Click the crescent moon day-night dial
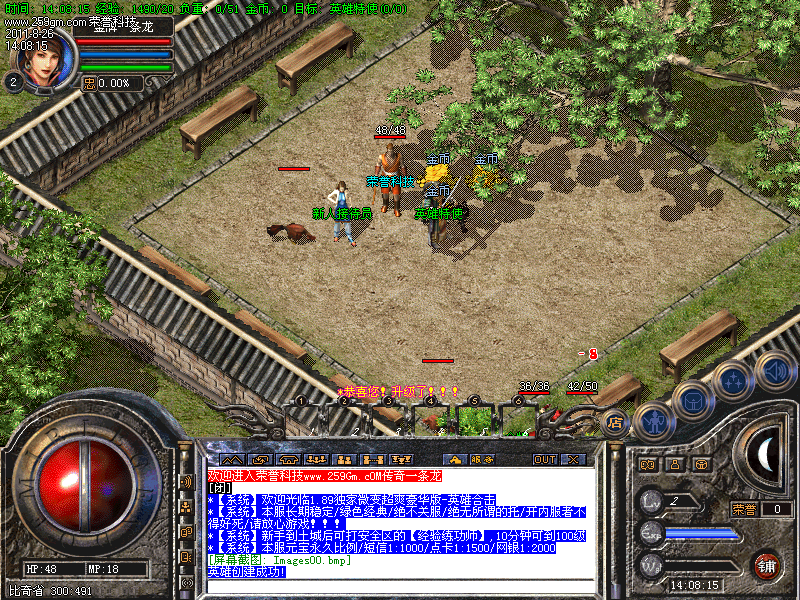The width and height of the screenshot is (800, 600). (x=766, y=456)
